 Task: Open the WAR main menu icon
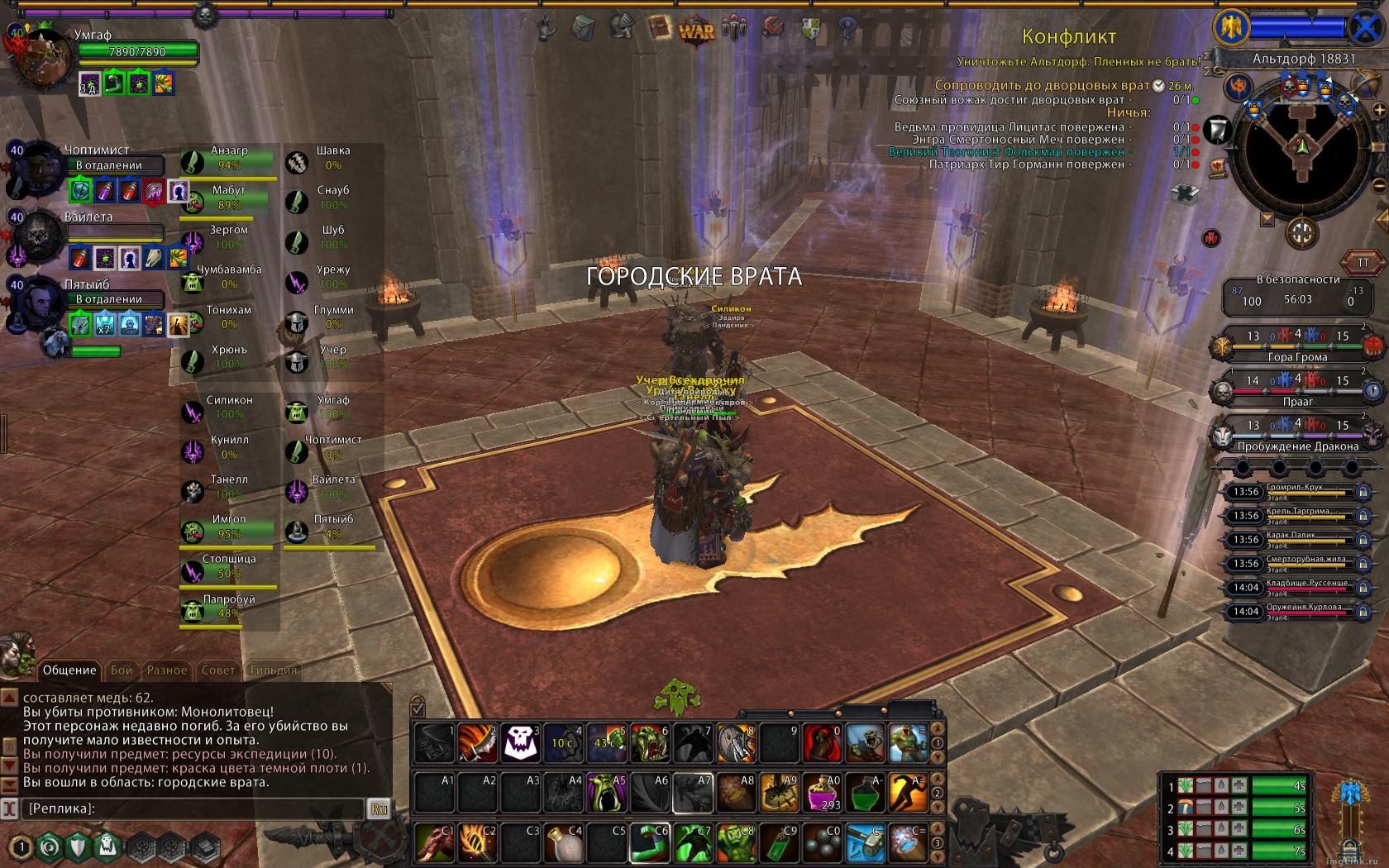pos(696,31)
